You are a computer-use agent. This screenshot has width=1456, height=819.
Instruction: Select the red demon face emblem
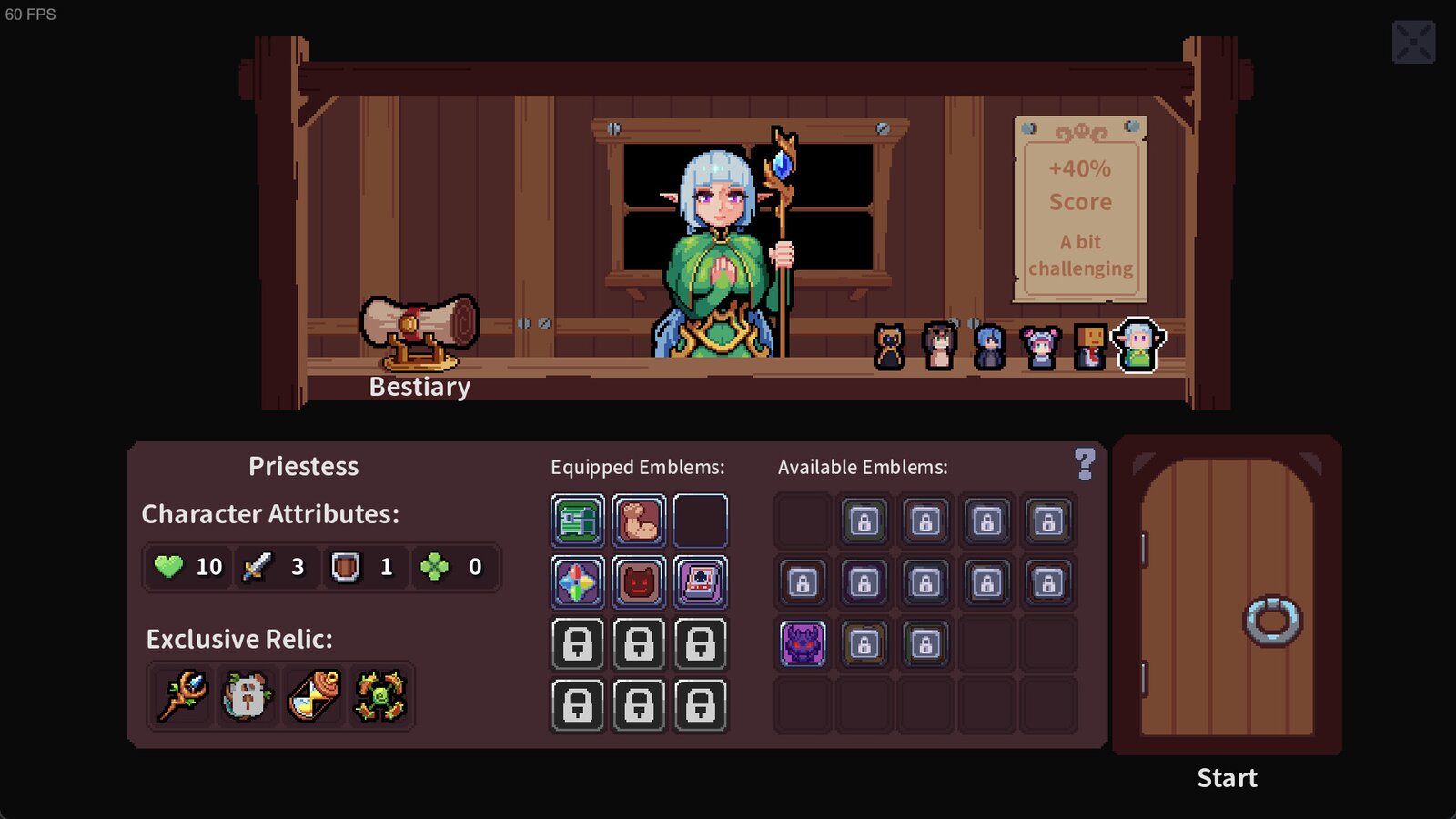click(x=639, y=581)
